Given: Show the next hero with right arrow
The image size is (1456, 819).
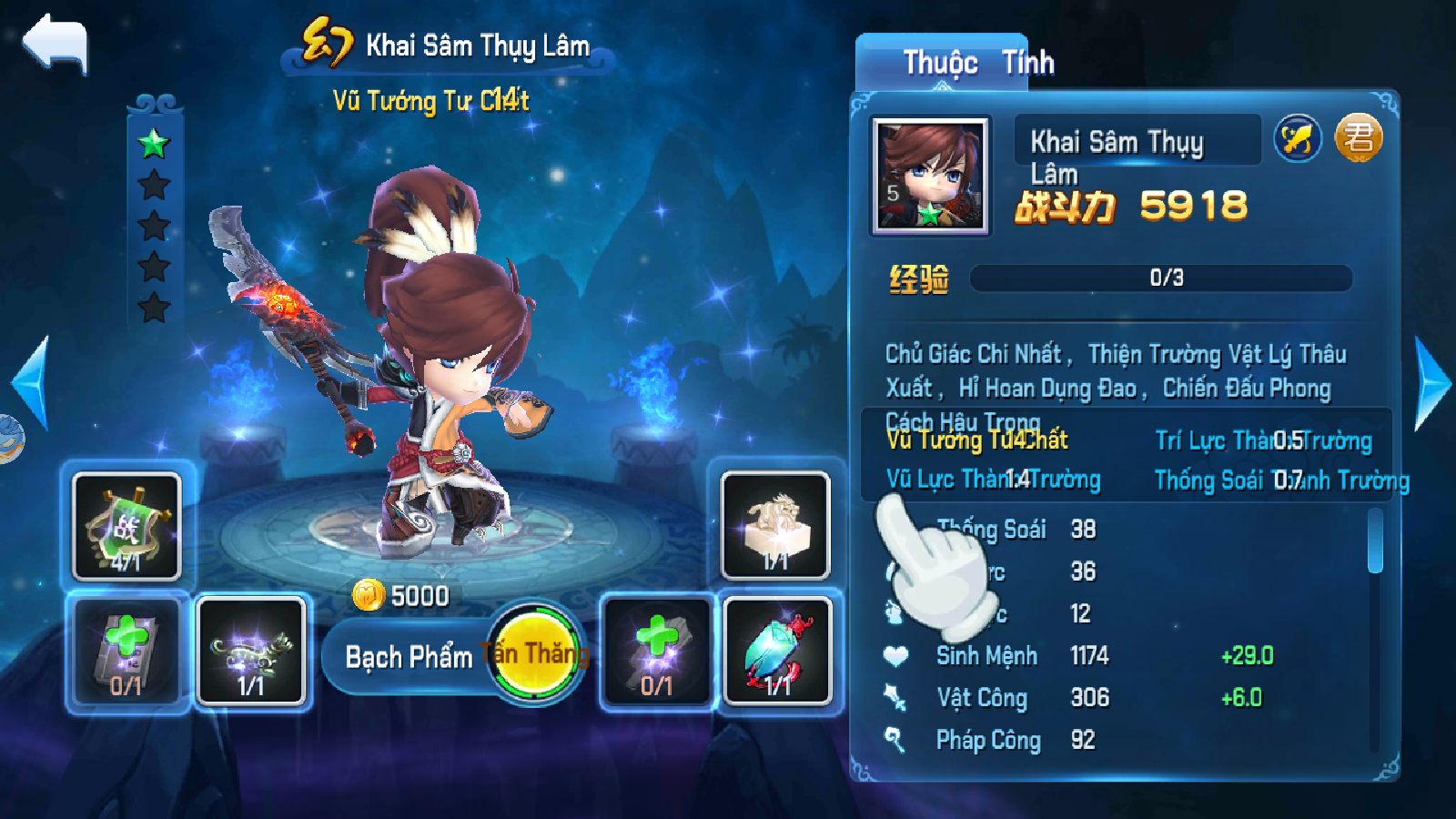Looking at the screenshot, I should pos(1433,383).
